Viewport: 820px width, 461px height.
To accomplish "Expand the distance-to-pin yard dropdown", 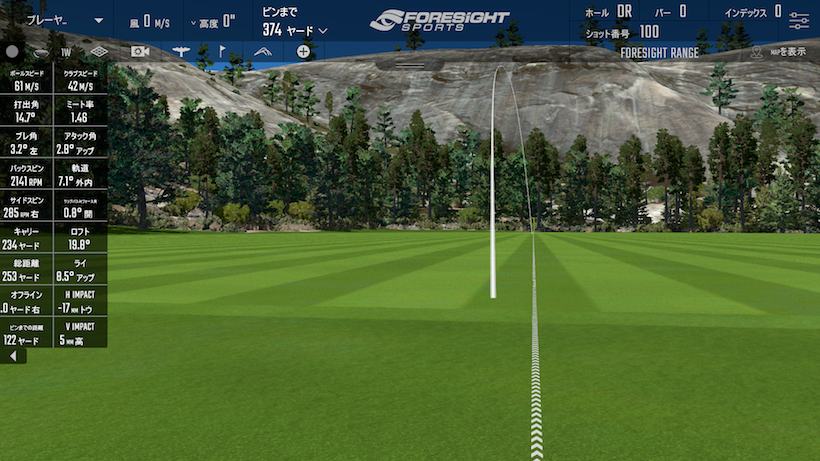I will (323, 31).
